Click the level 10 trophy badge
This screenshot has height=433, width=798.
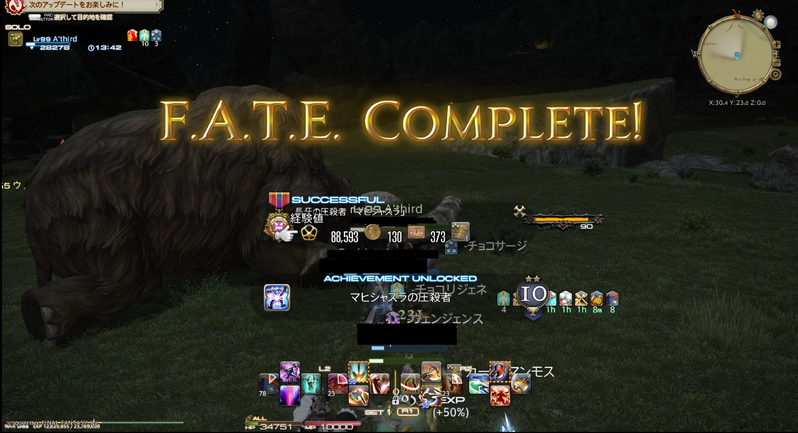pyautogui.click(x=533, y=295)
